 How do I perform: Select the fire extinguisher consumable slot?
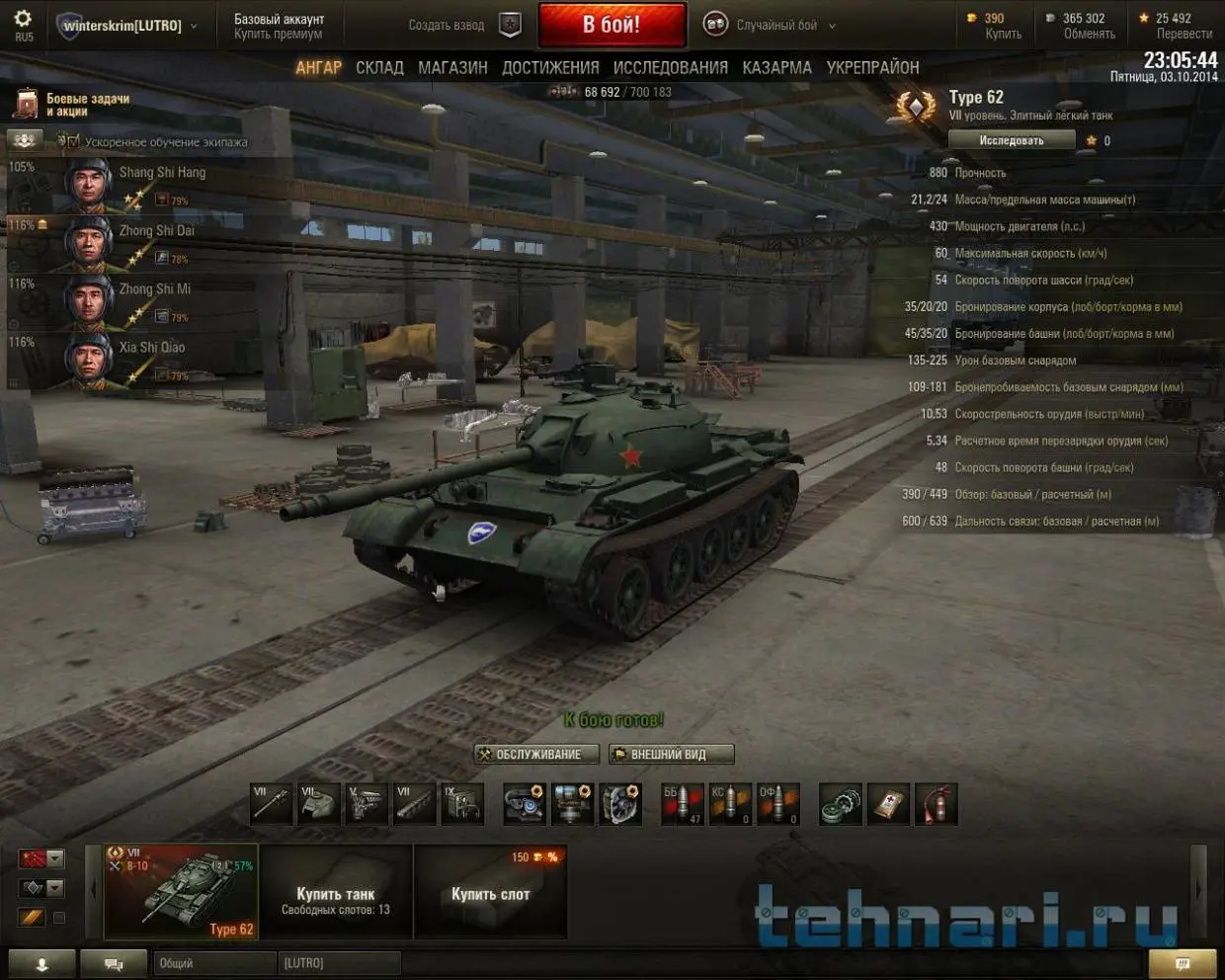936,805
